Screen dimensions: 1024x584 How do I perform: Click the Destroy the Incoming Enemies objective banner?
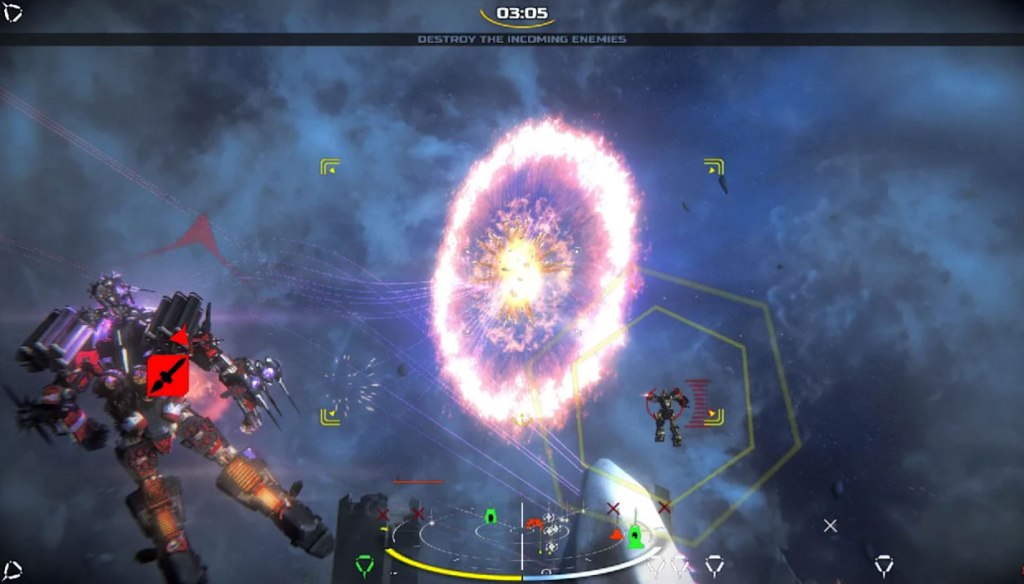pyautogui.click(x=521, y=39)
